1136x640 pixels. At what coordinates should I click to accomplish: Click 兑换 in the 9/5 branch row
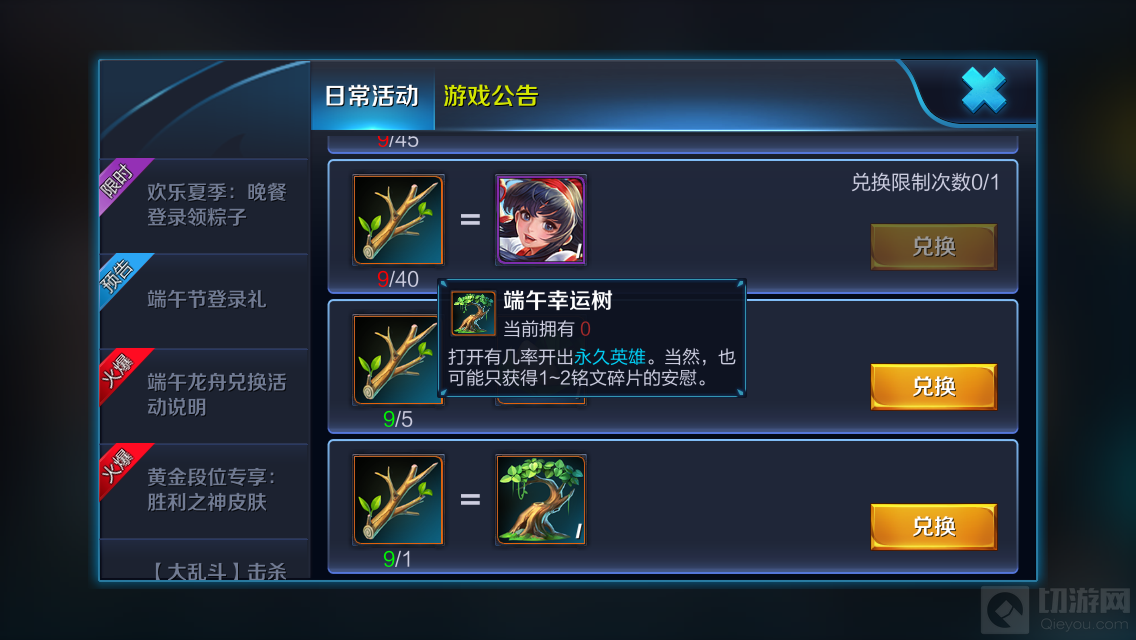(x=933, y=386)
